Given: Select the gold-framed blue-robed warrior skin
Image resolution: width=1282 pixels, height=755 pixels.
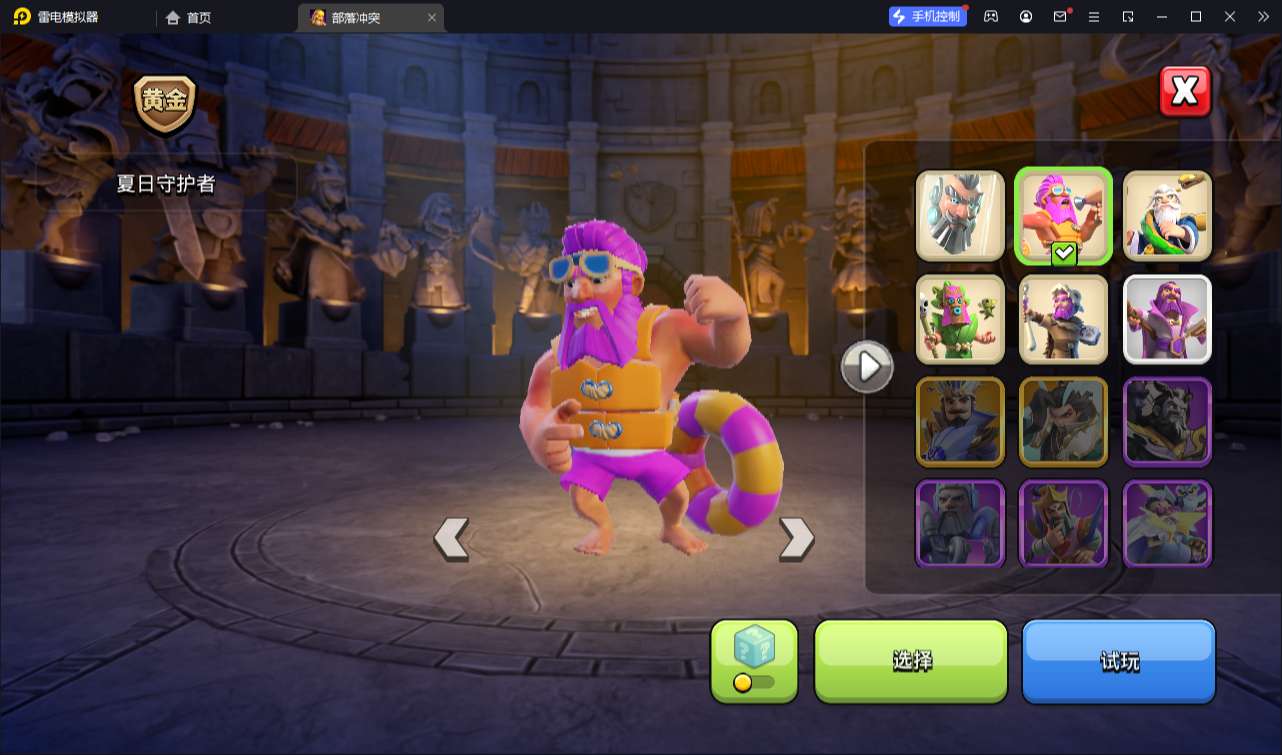Looking at the screenshot, I should pyautogui.click(x=960, y=422).
